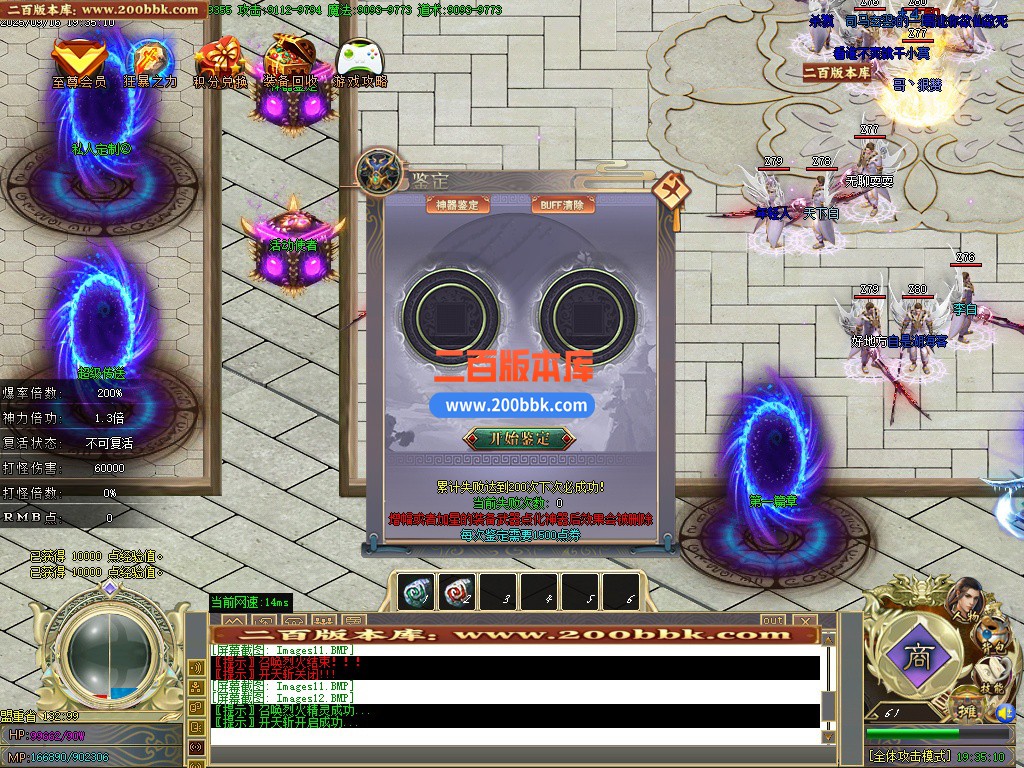This screenshot has width=1024, height=768.
Task: Switch to the 神器鉴定 tab
Action: point(457,205)
